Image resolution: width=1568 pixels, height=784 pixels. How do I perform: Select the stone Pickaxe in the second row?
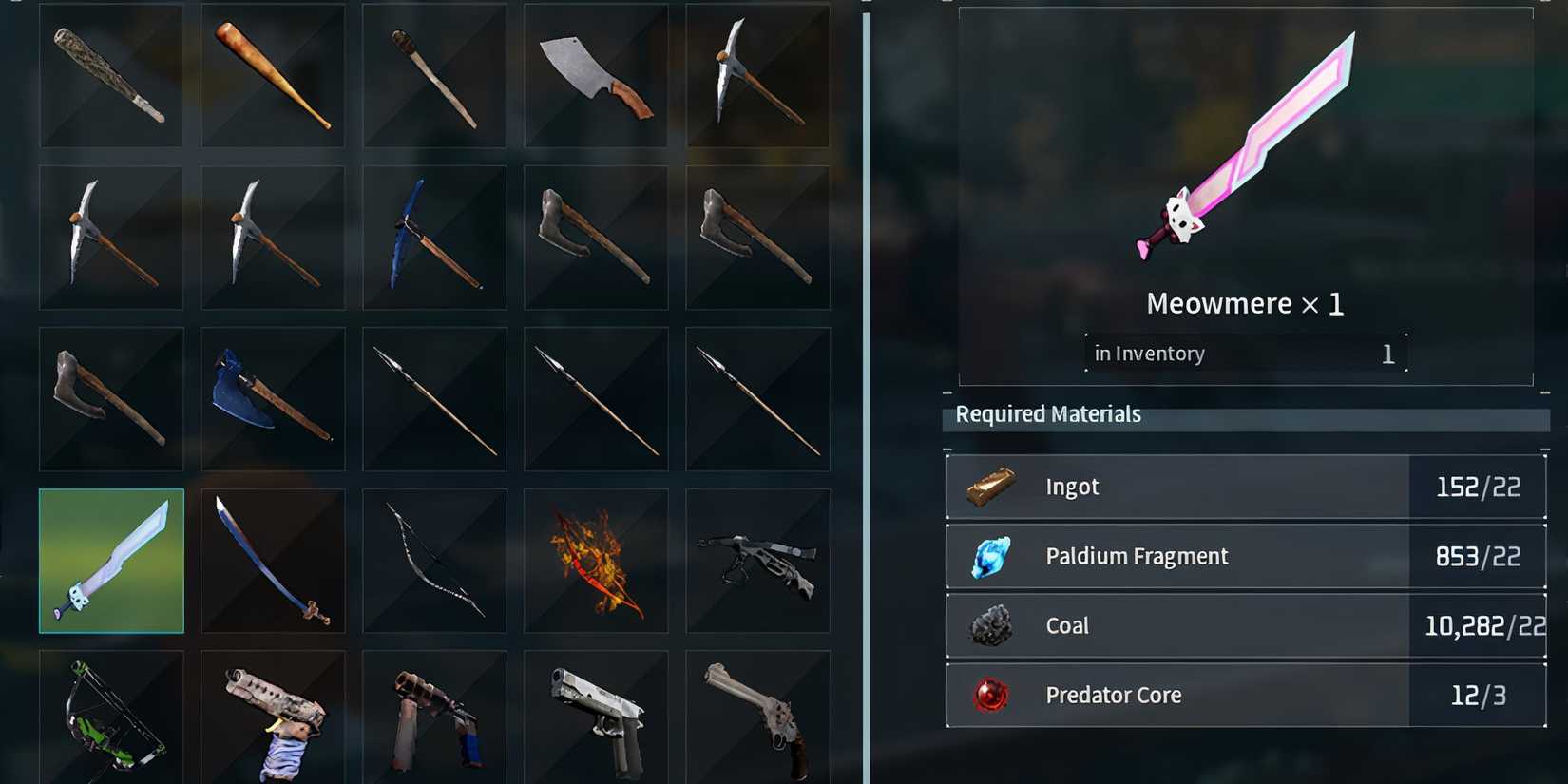coord(111,238)
